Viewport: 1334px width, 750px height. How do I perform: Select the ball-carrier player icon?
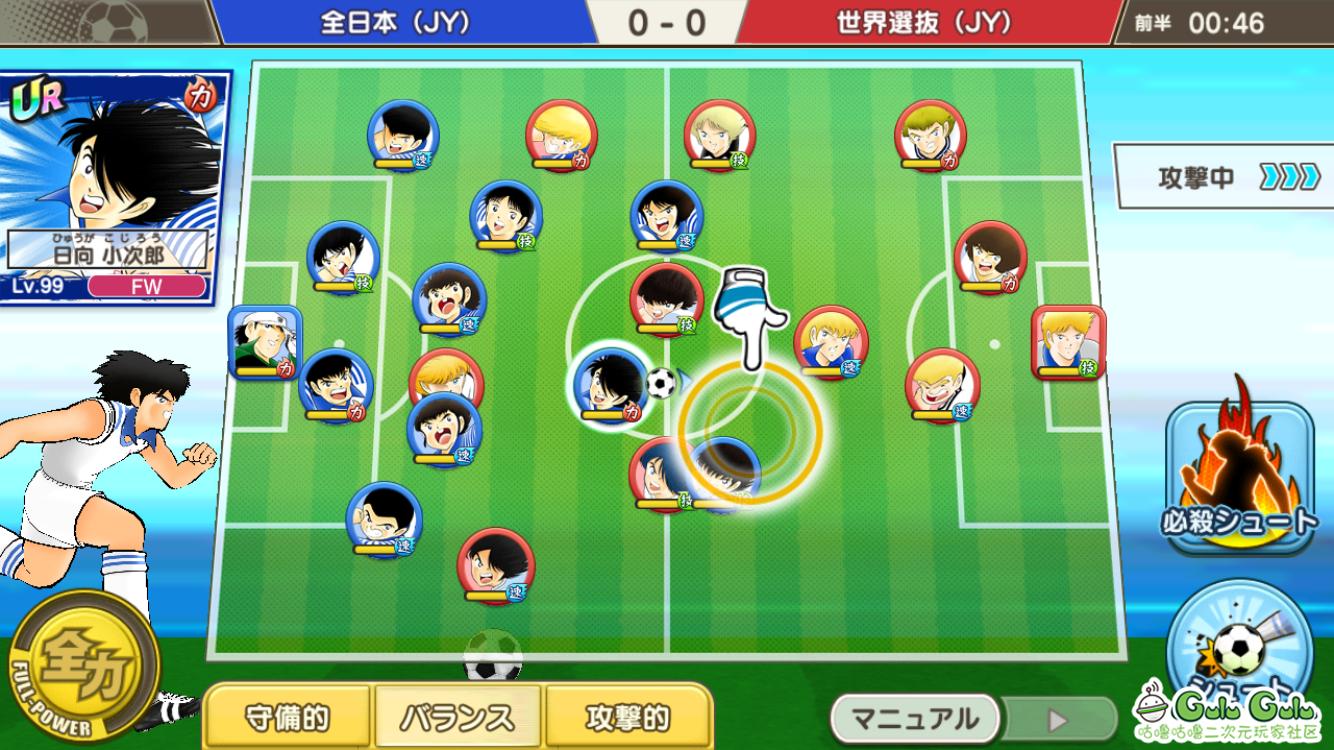click(611, 384)
